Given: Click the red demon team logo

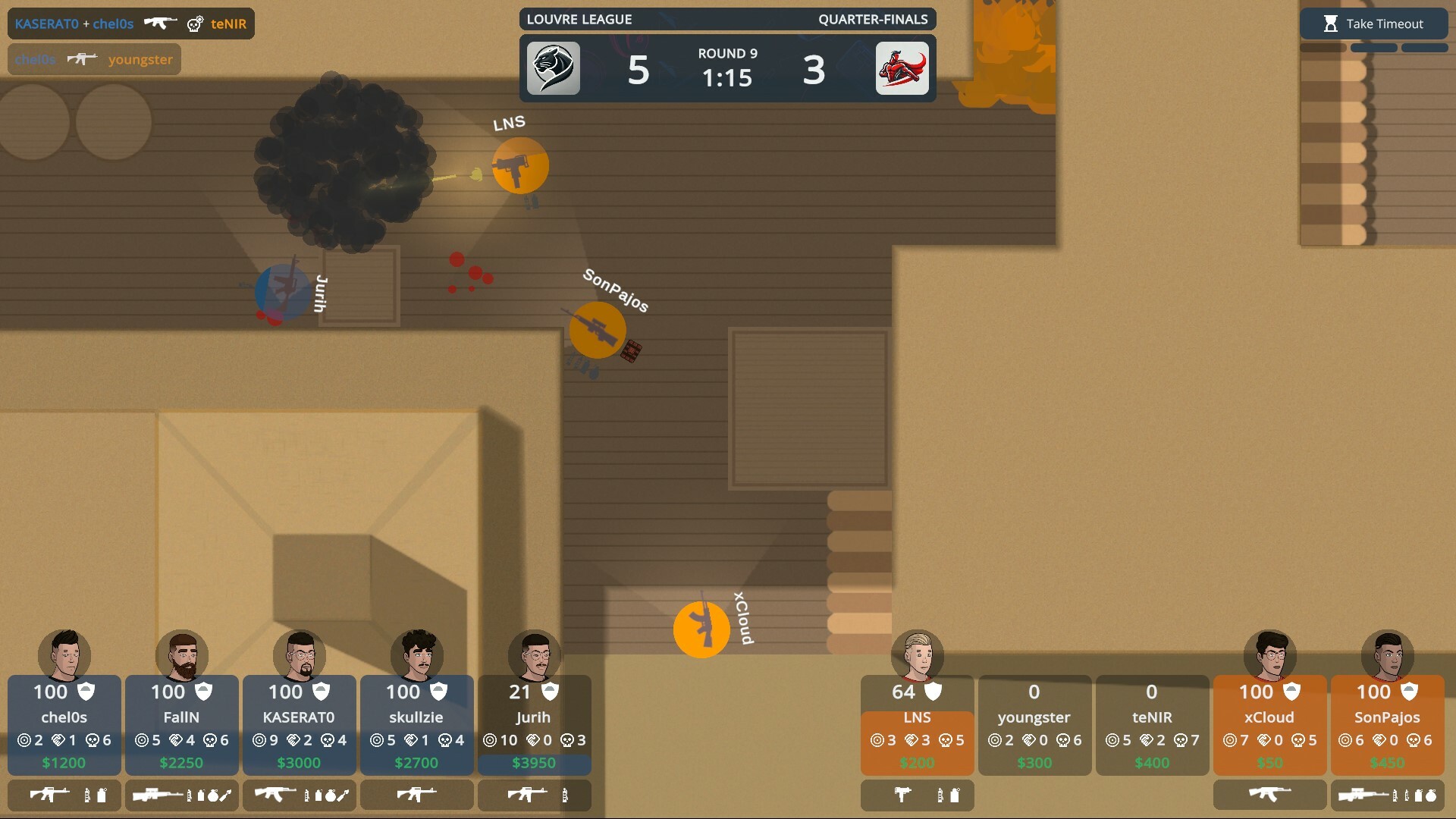Looking at the screenshot, I should click(x=902, y=68).
